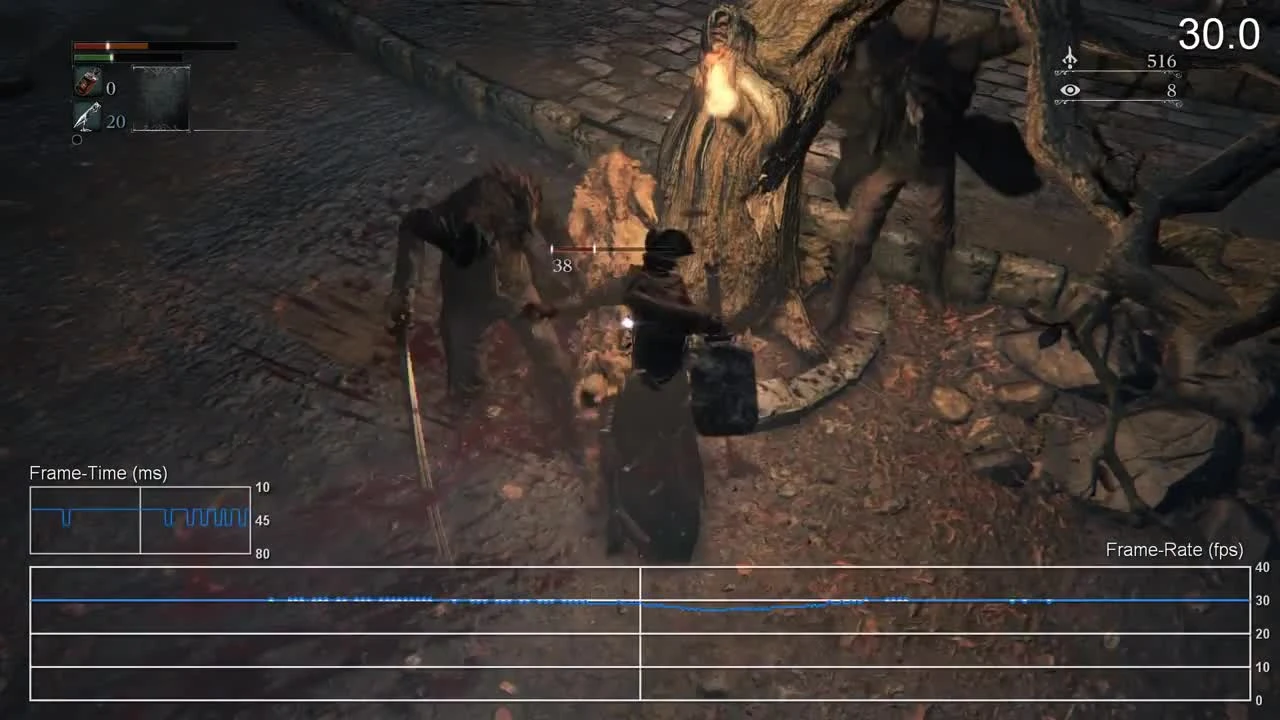Click the equipped weapon display frame
The height and width of the screenshot is (720, 1280).
pos(160,99)
